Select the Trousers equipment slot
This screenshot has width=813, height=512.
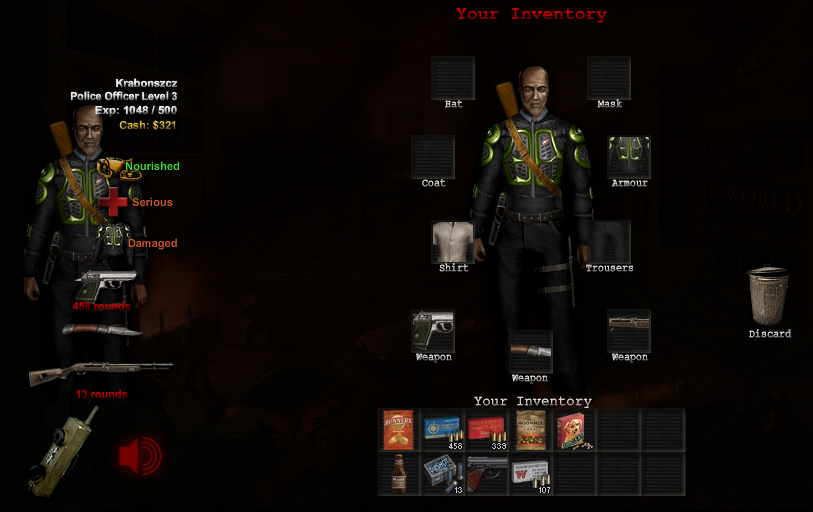(x=609, y=242)
